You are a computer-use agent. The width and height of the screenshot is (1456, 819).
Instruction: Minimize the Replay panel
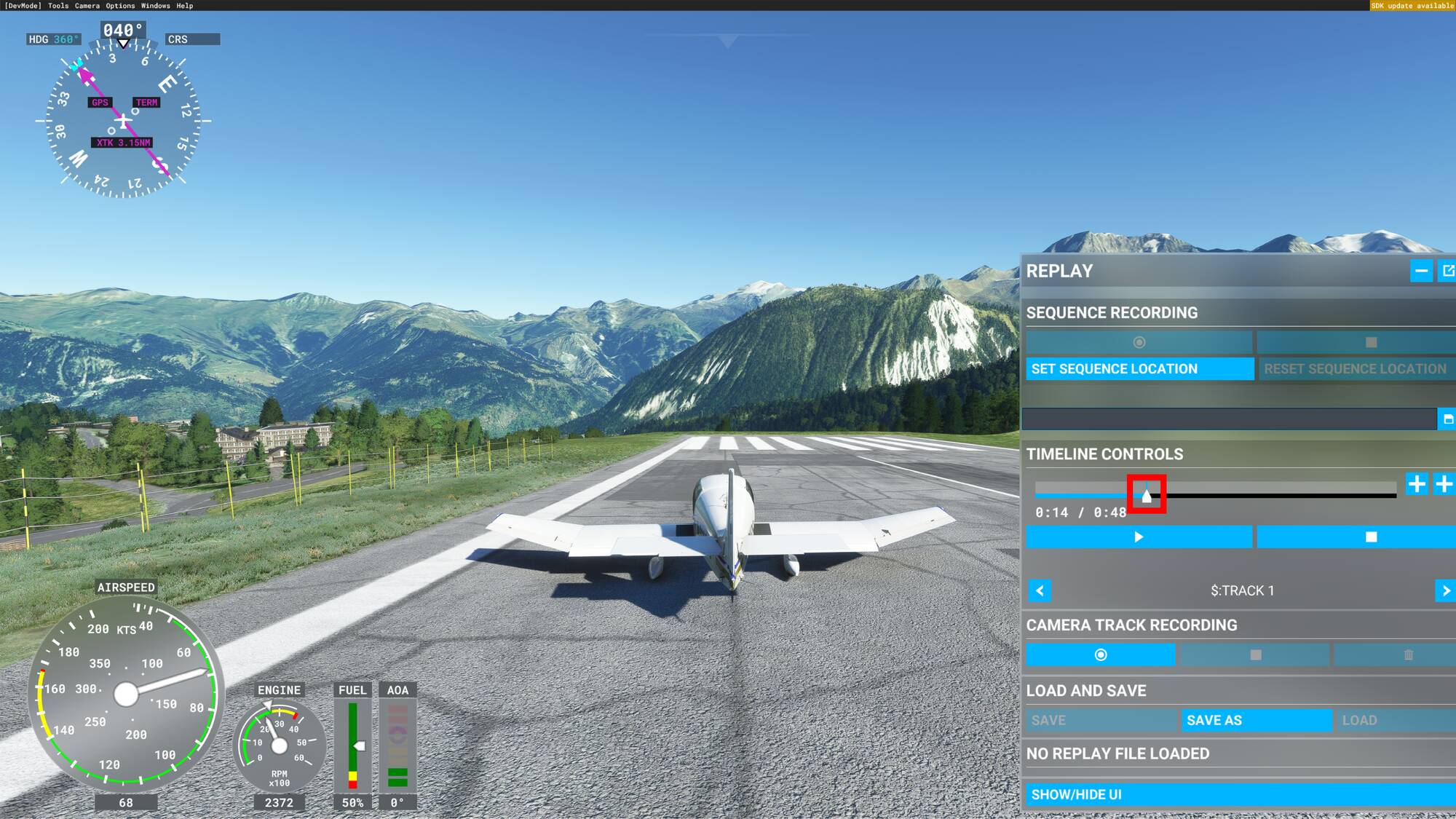coord(1421,271)
